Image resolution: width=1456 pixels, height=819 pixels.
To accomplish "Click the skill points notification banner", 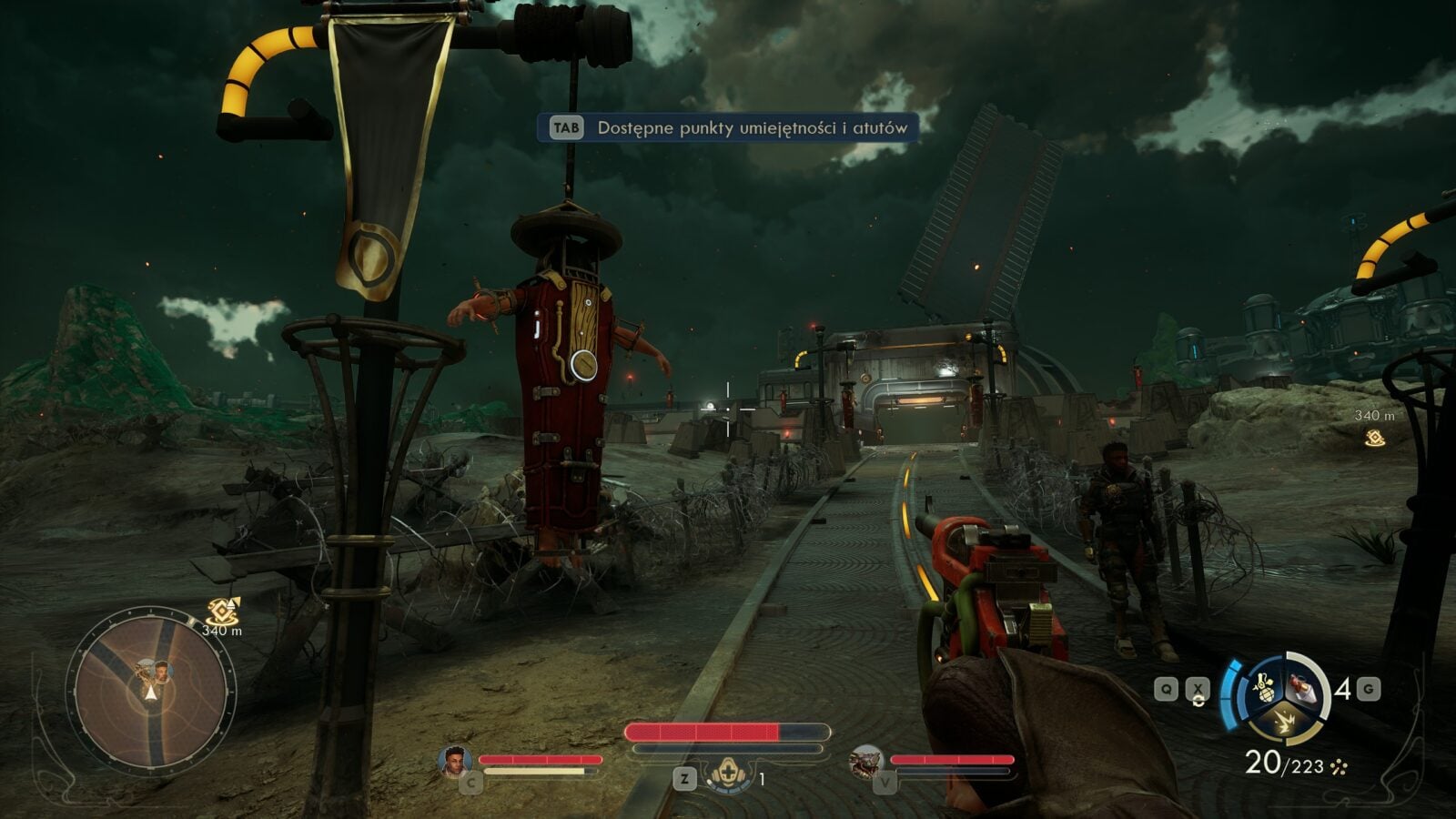I will tap(727, 128).
